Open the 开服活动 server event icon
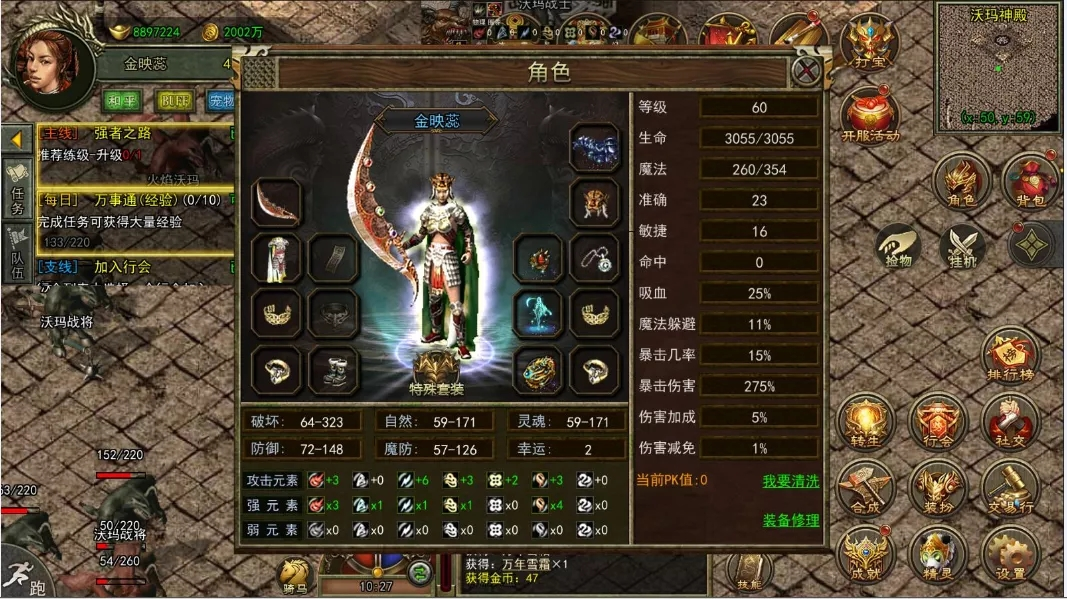The height and width of the screenshot is (599, 1067). 870,115
